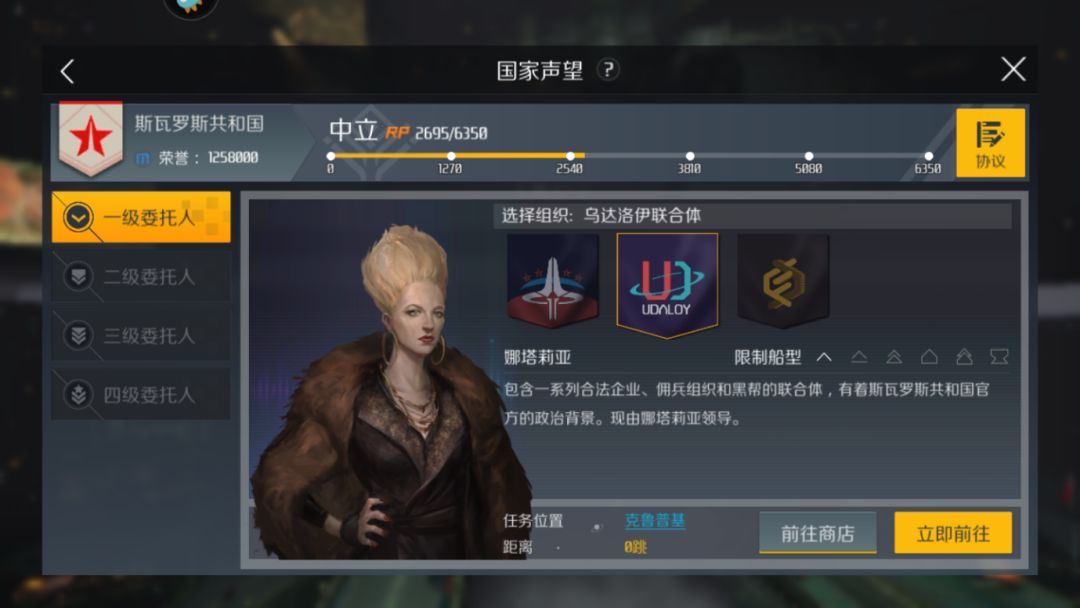Click the 斯瓦罗斯共和国 red star faction badge
Screen dimensions: 1080x608
click(x=91, y=138)
